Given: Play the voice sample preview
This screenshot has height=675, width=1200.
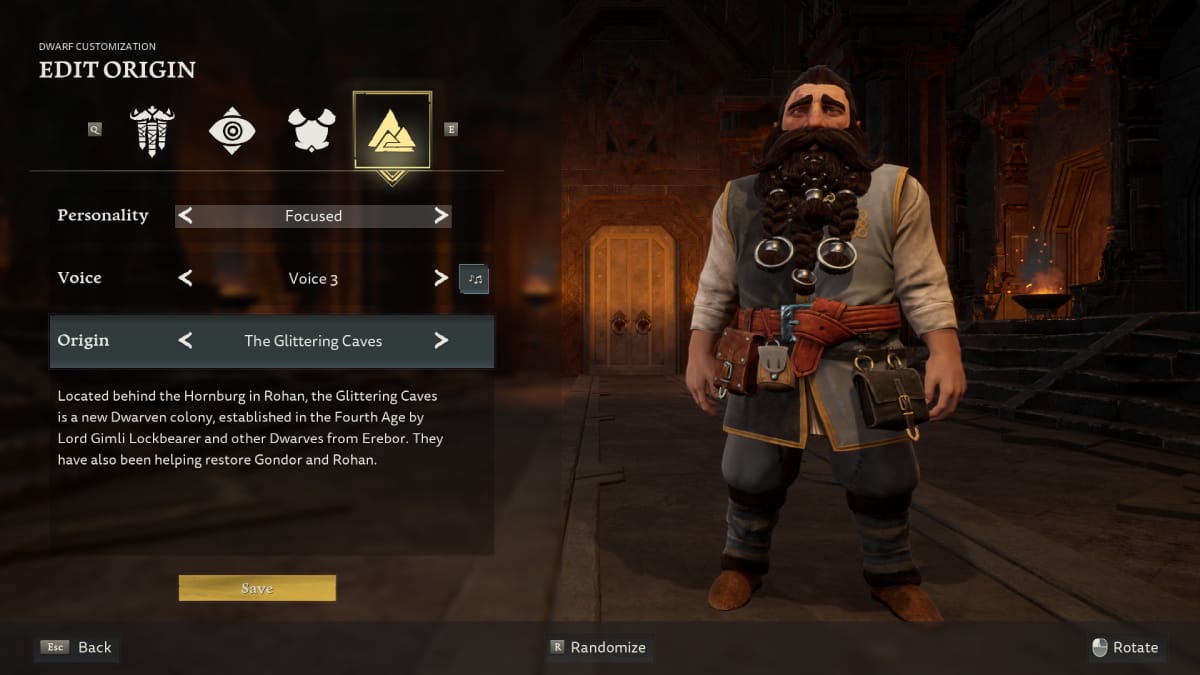Looking at the screenshot, I should pos(474,278).
